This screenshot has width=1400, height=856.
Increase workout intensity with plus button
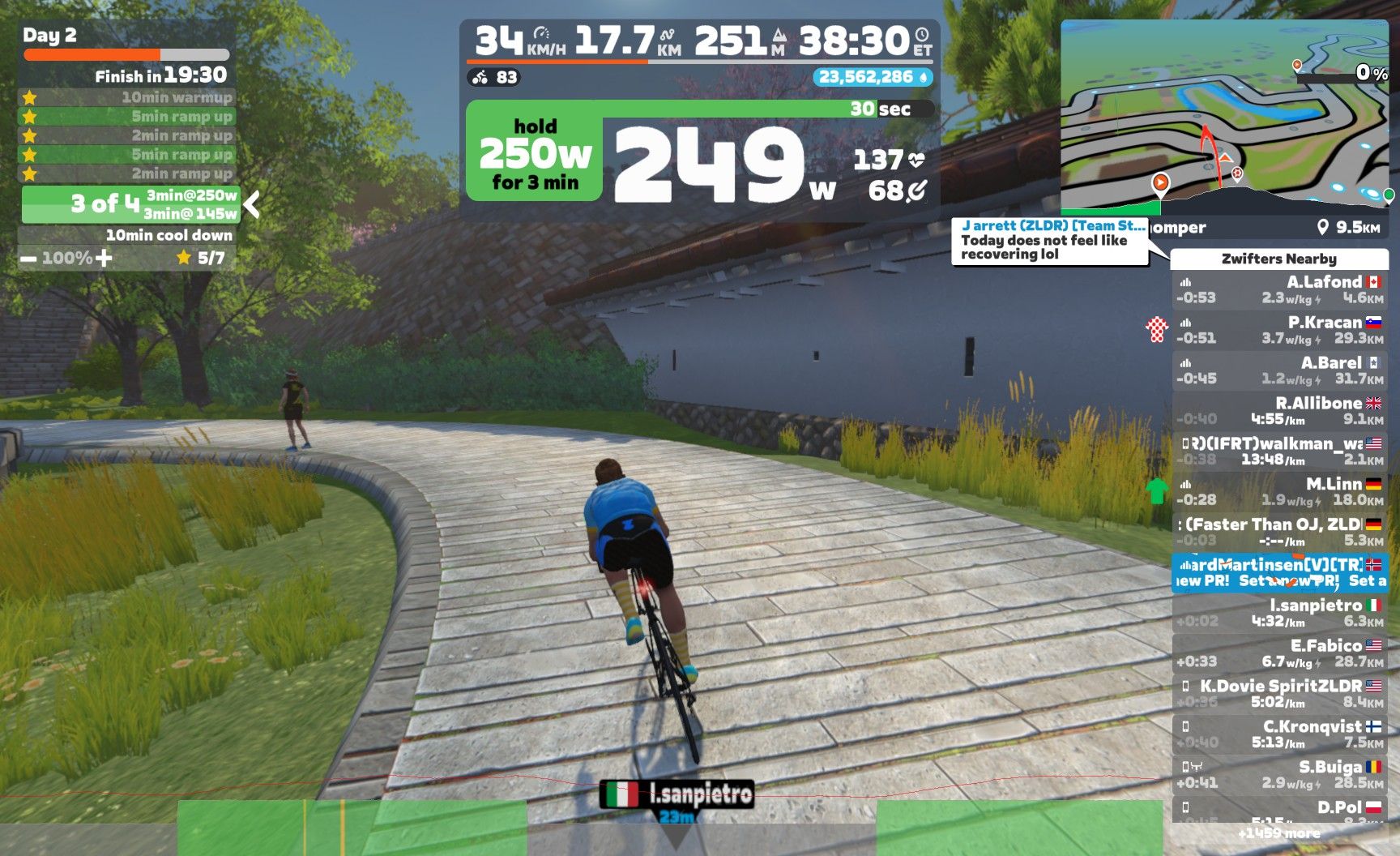click(x=104, y=259)
